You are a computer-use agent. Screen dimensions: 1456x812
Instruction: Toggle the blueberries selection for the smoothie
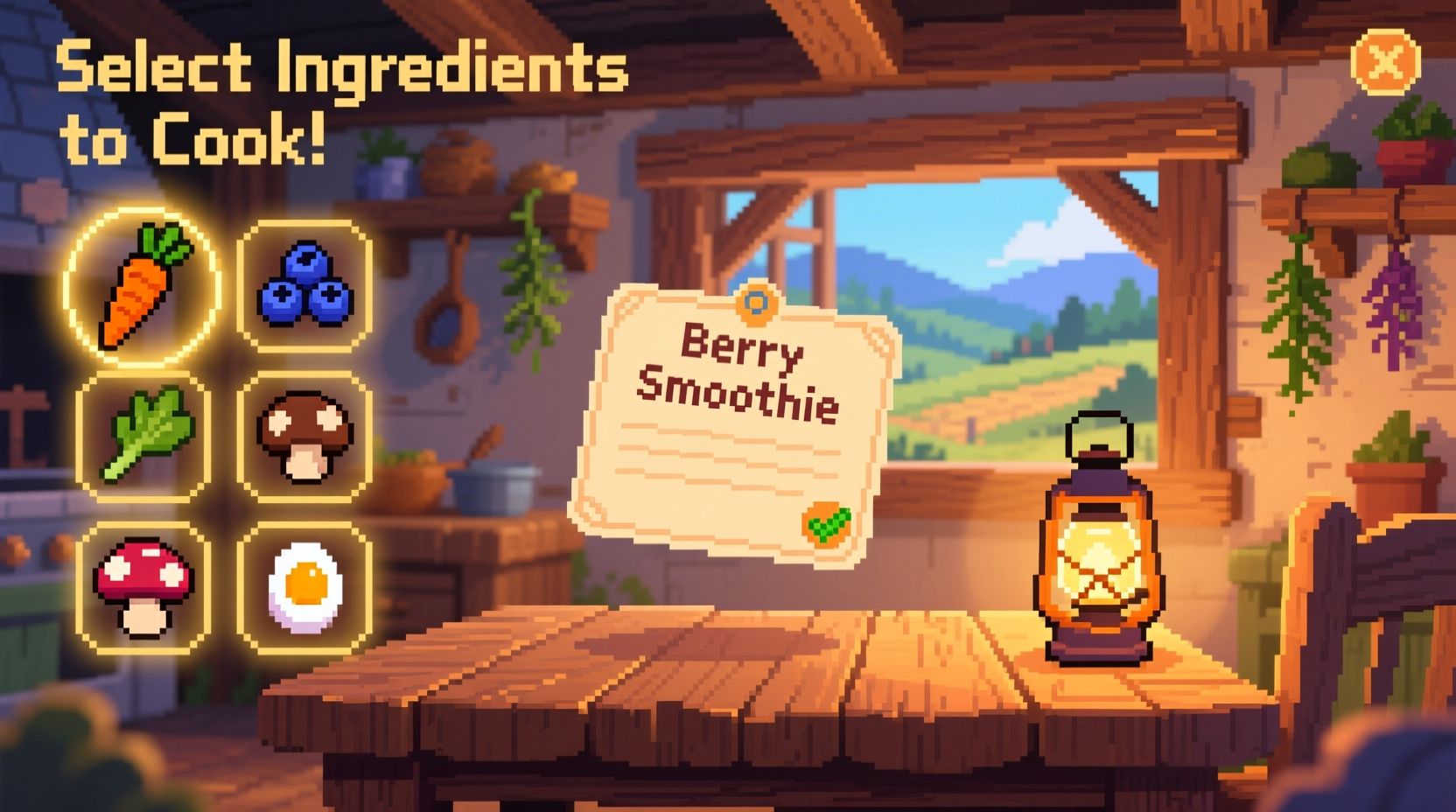point(302,289)
